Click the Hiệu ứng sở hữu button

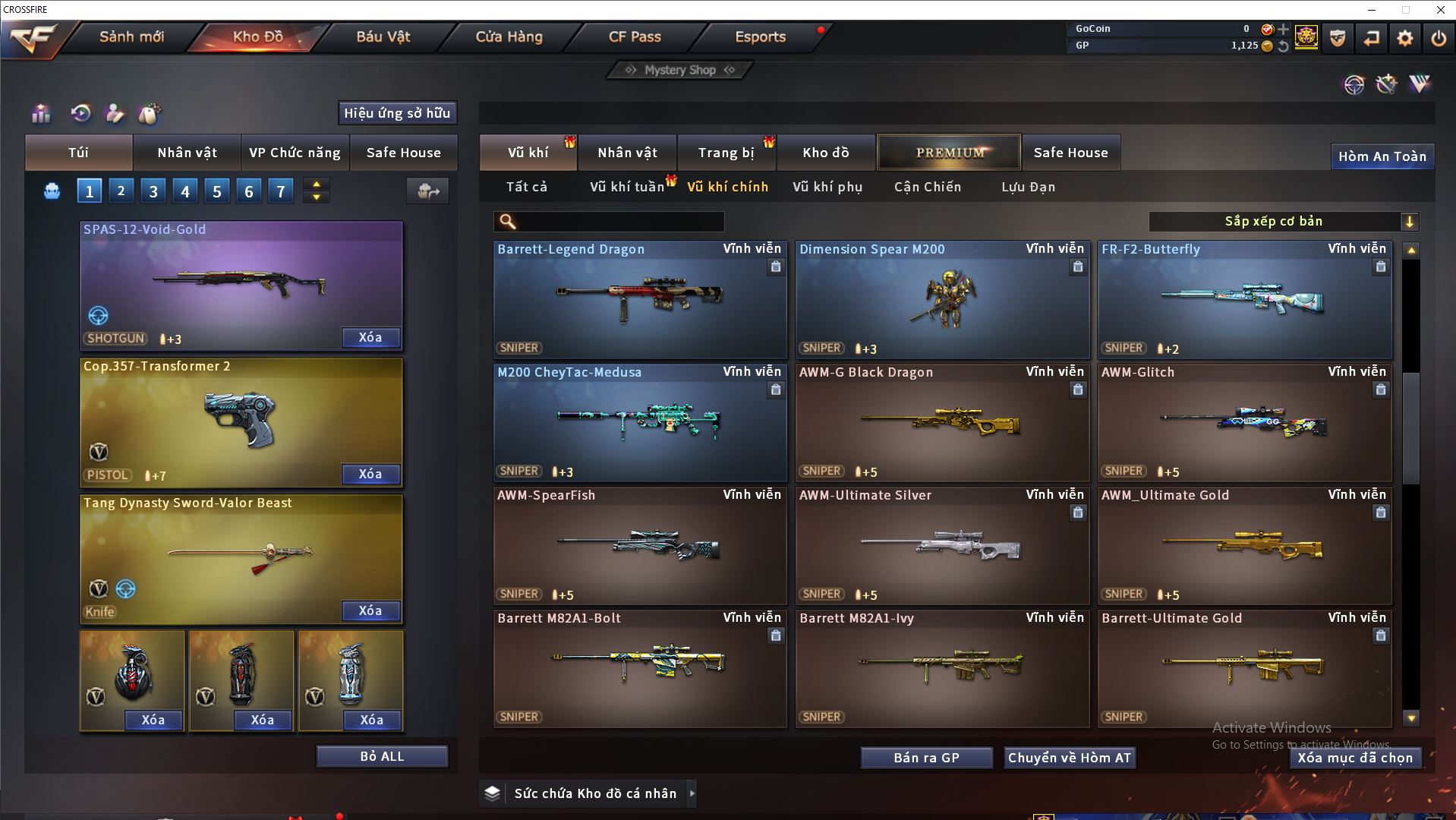[397, 113]
